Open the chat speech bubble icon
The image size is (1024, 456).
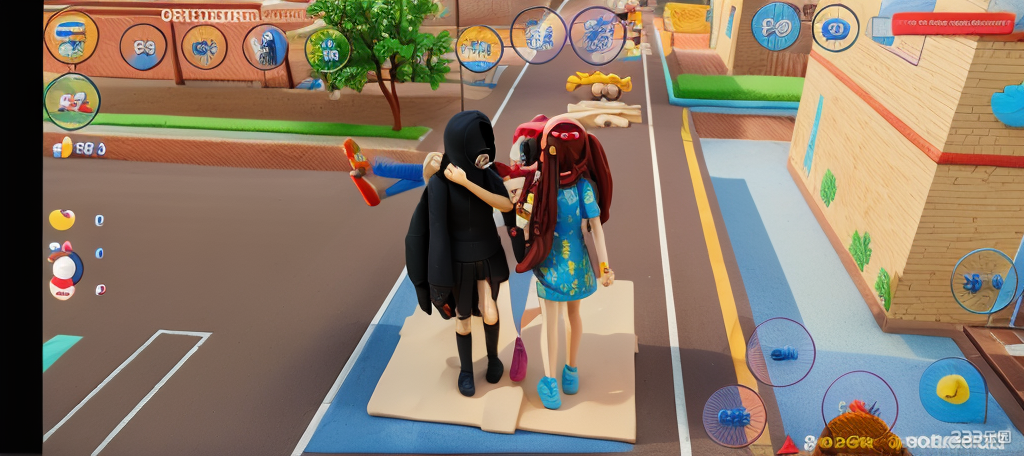pos(835,28)
